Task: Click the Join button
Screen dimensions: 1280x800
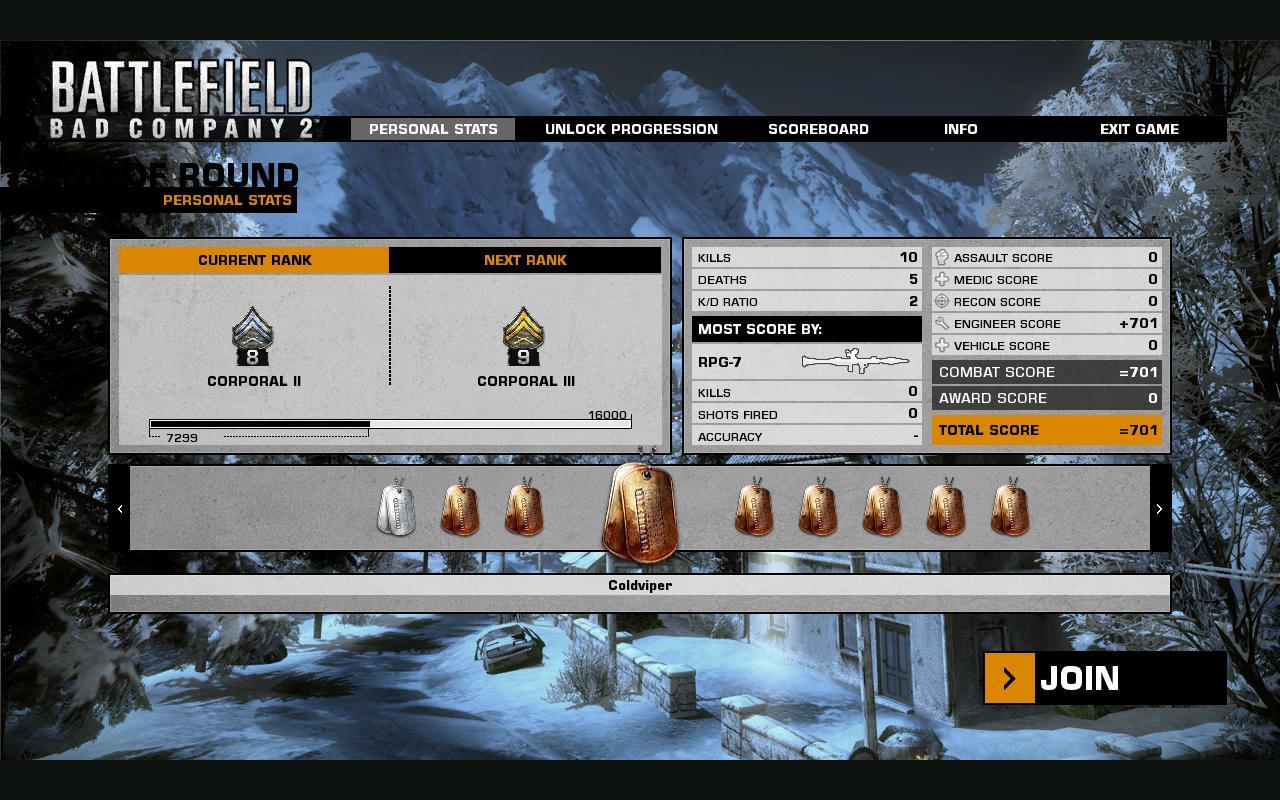Action: [1105, 678]
